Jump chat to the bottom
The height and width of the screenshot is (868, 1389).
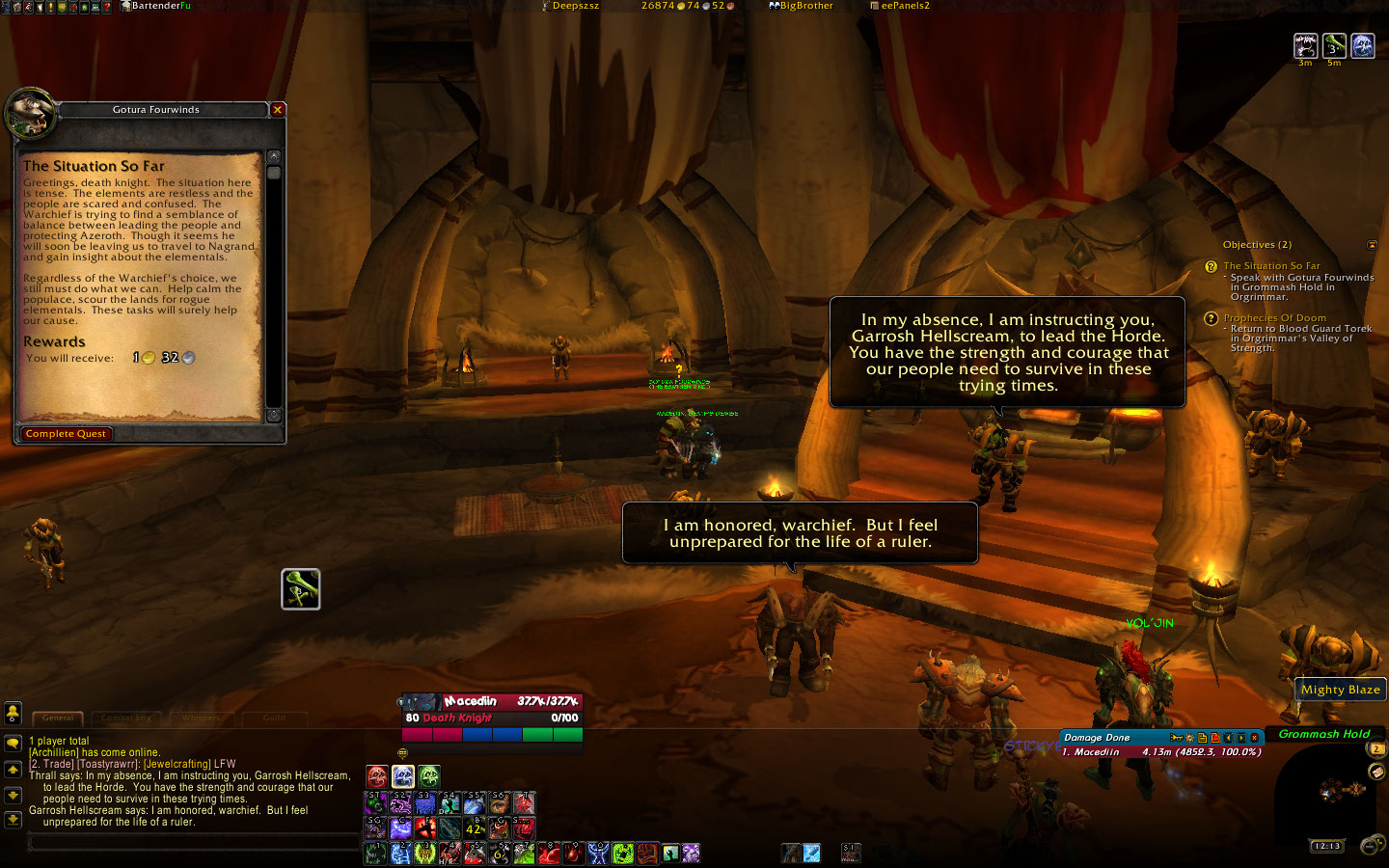[x=13, y=820]
